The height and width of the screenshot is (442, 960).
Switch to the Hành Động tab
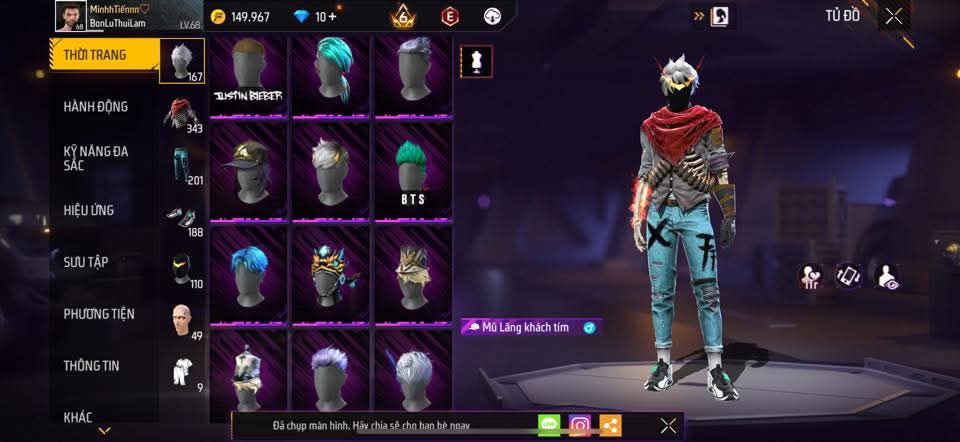point(97,107)
